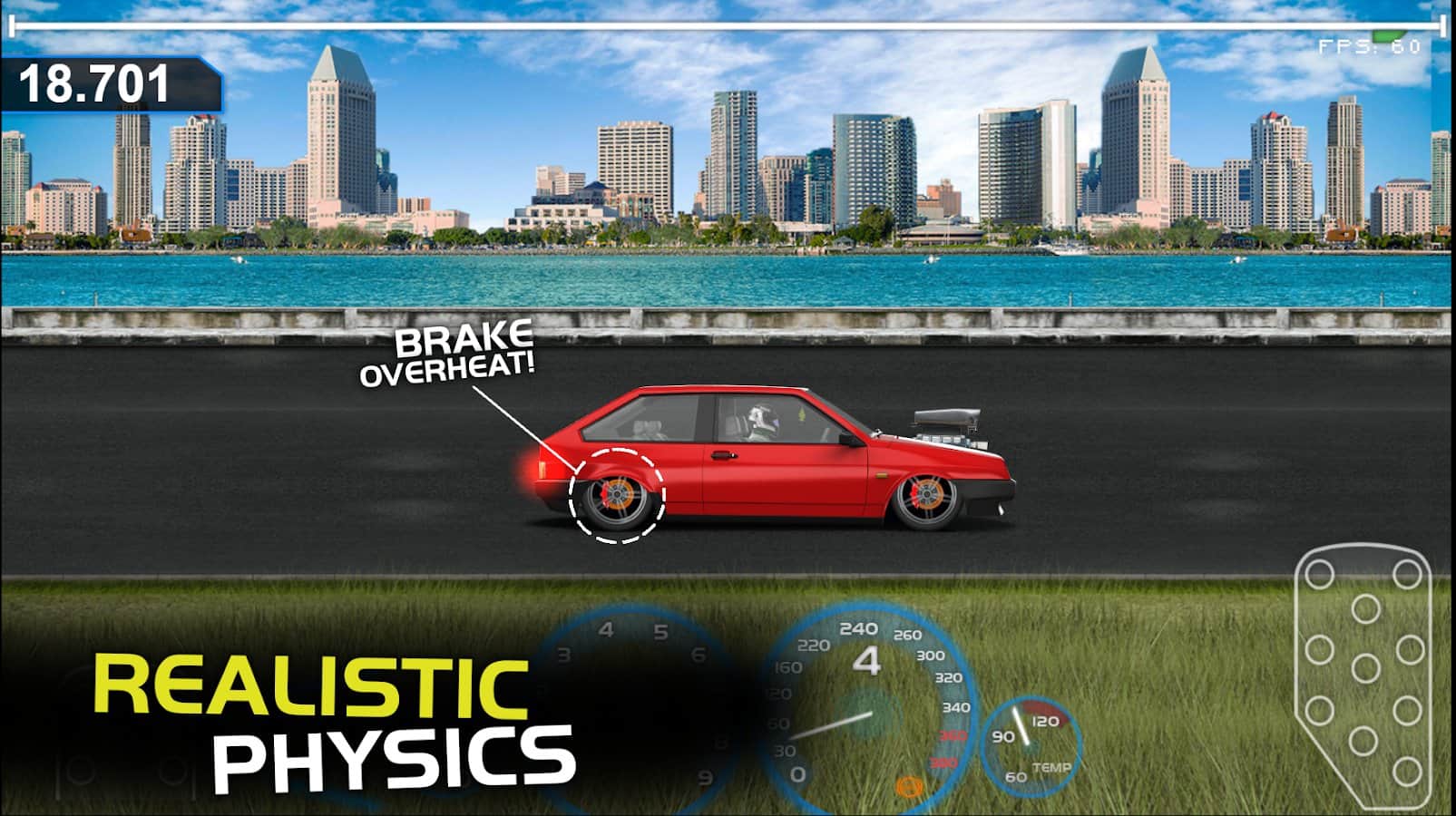The height and width of the screenshot is (816, 1456).
Task: Tap the front wheel's orange brake caliper
Action: 925,492
